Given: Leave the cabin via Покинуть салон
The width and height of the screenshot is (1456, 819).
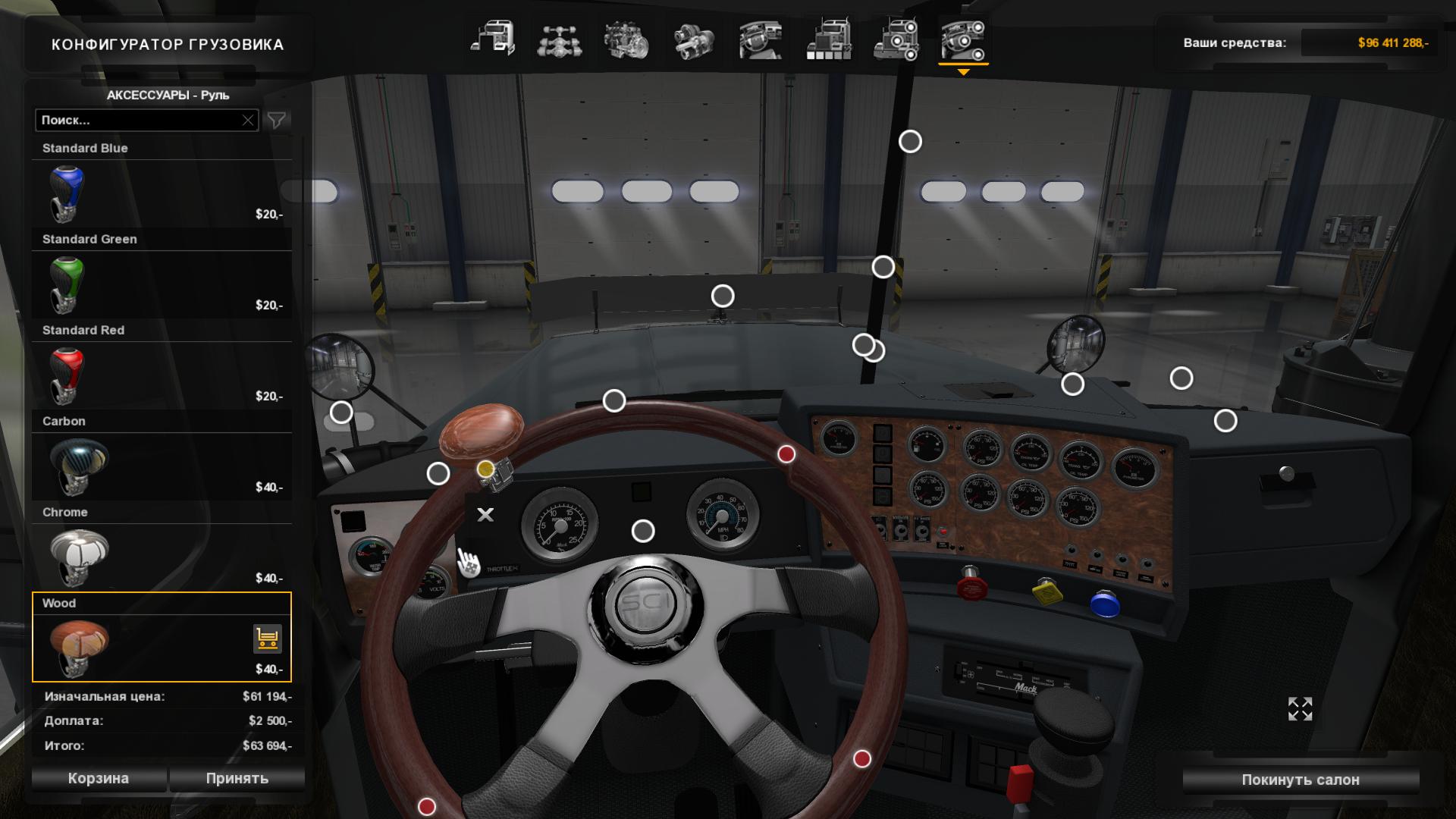Looking at the screenshot, I should (1300, 780).
